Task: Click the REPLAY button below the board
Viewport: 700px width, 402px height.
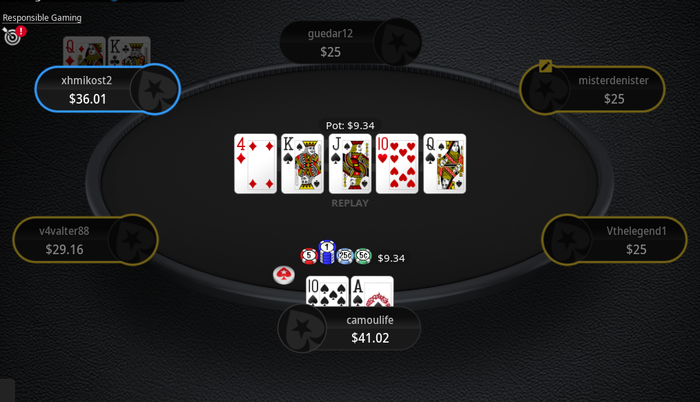Action: [350, 203]
